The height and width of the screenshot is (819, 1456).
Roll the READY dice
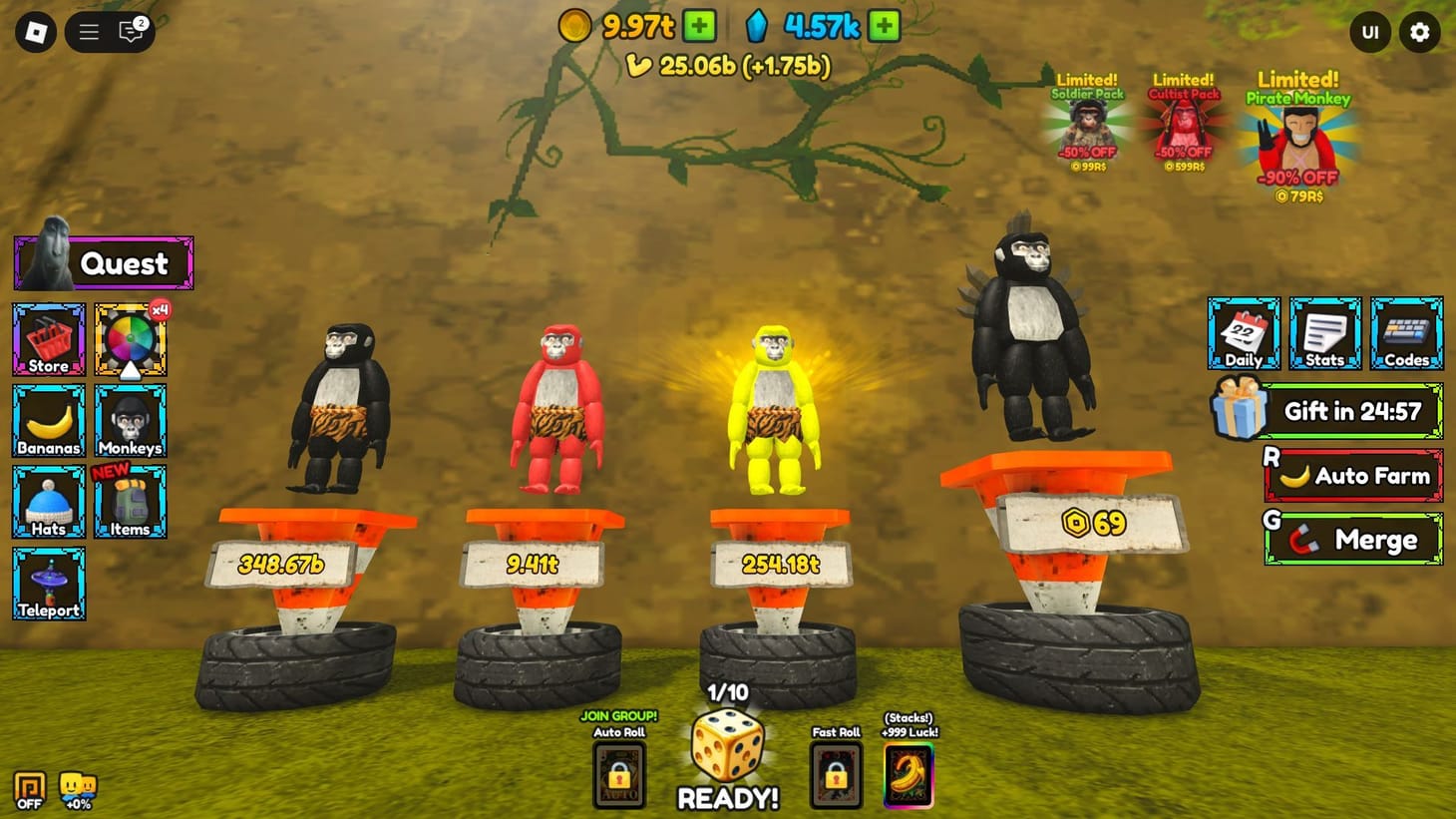727,762
